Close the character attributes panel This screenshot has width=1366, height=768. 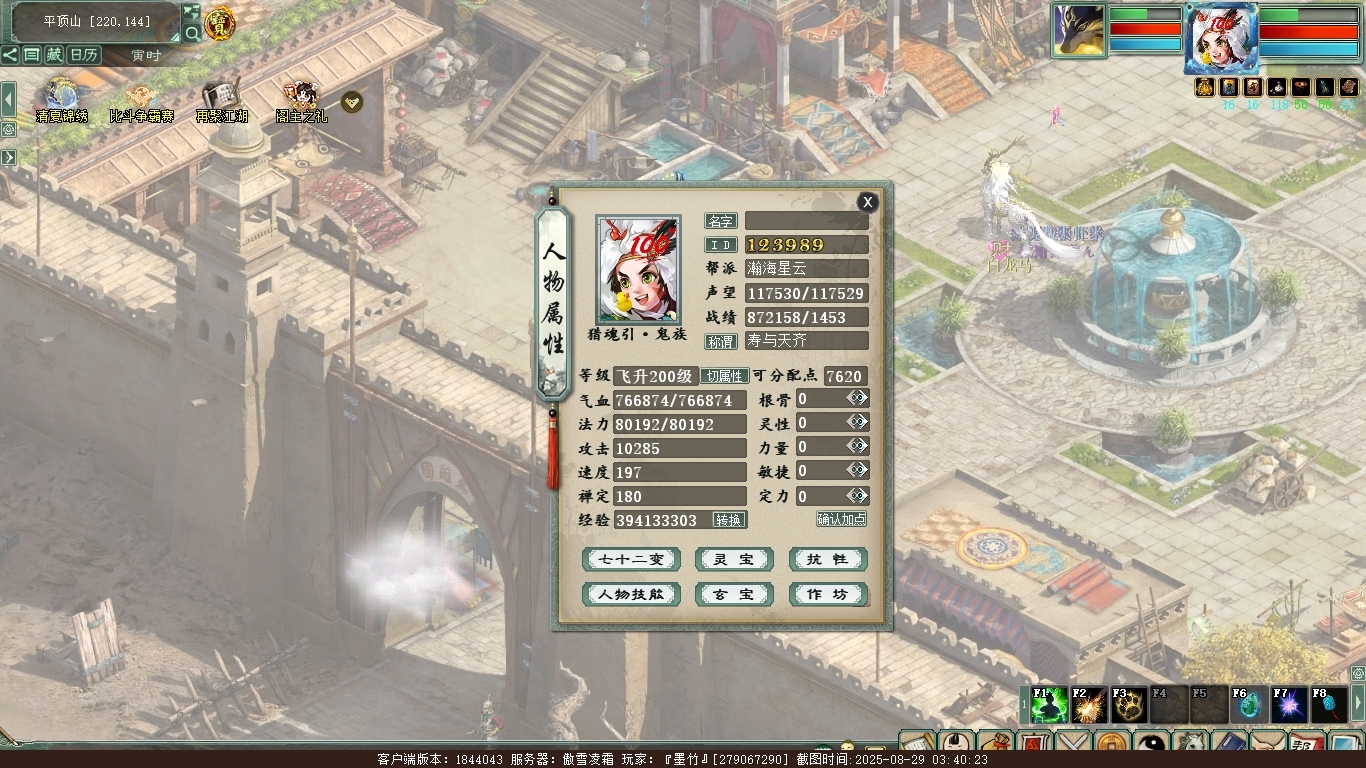[867, 202]
